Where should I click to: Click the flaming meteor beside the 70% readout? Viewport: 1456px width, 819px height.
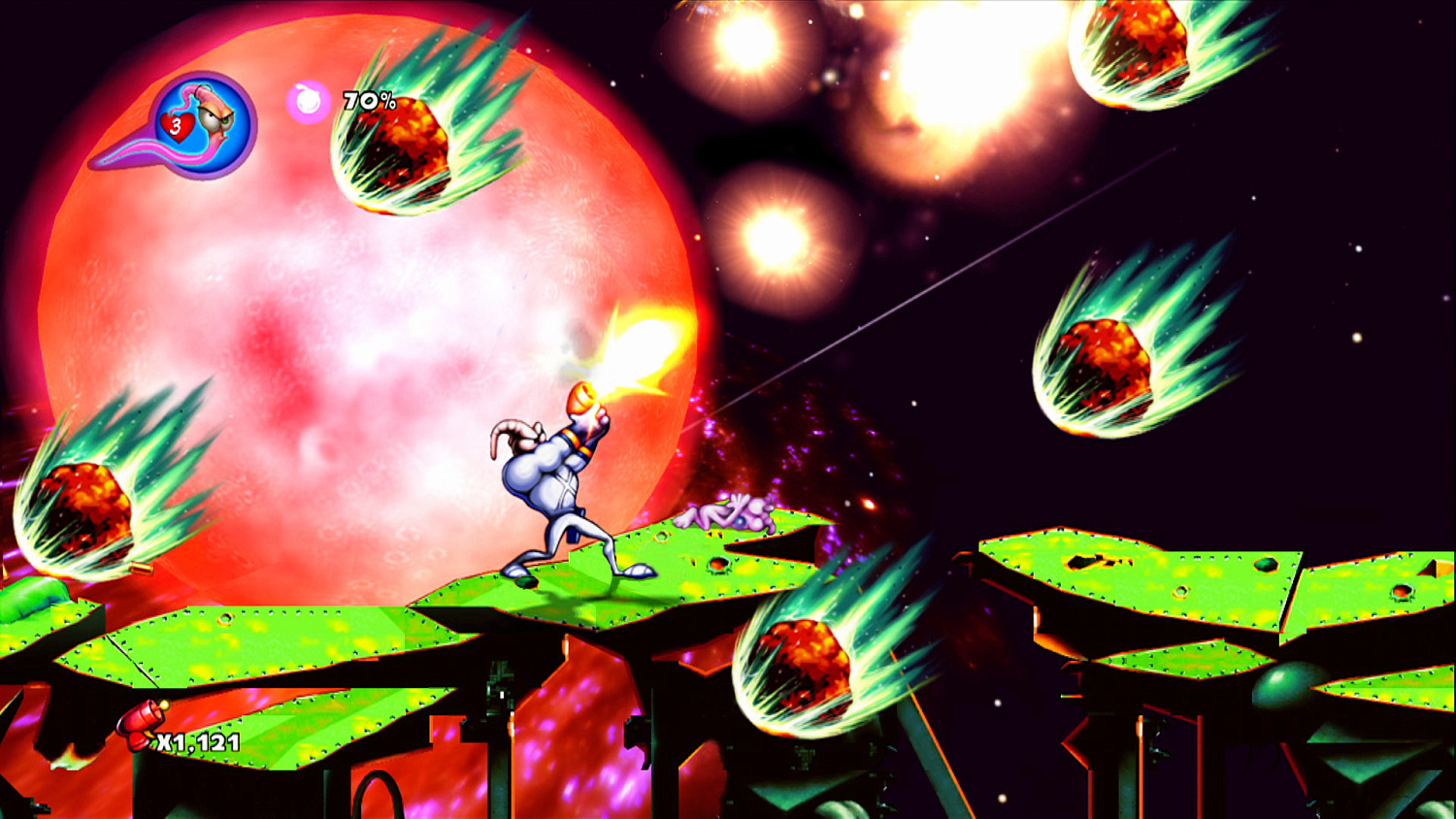tap(408, 146)
